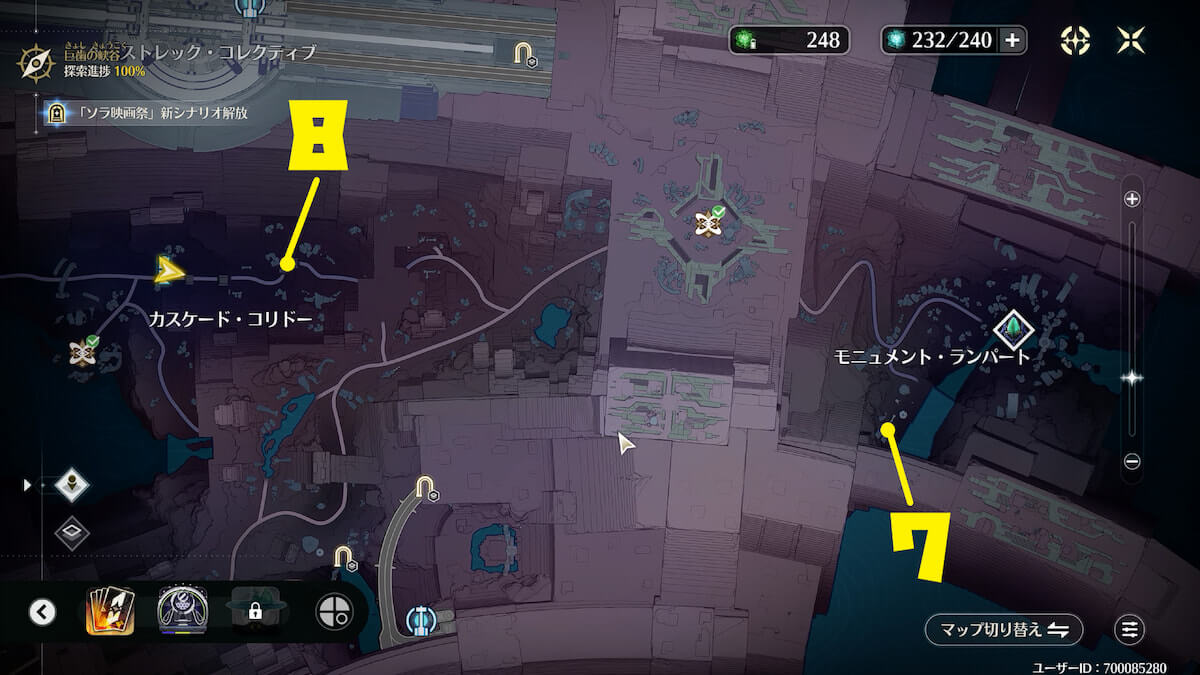Open the map filter list button
Image resolution: width=1200 pixels, height=675 pixels.
pyautogui.click(x=1130, y=630)
